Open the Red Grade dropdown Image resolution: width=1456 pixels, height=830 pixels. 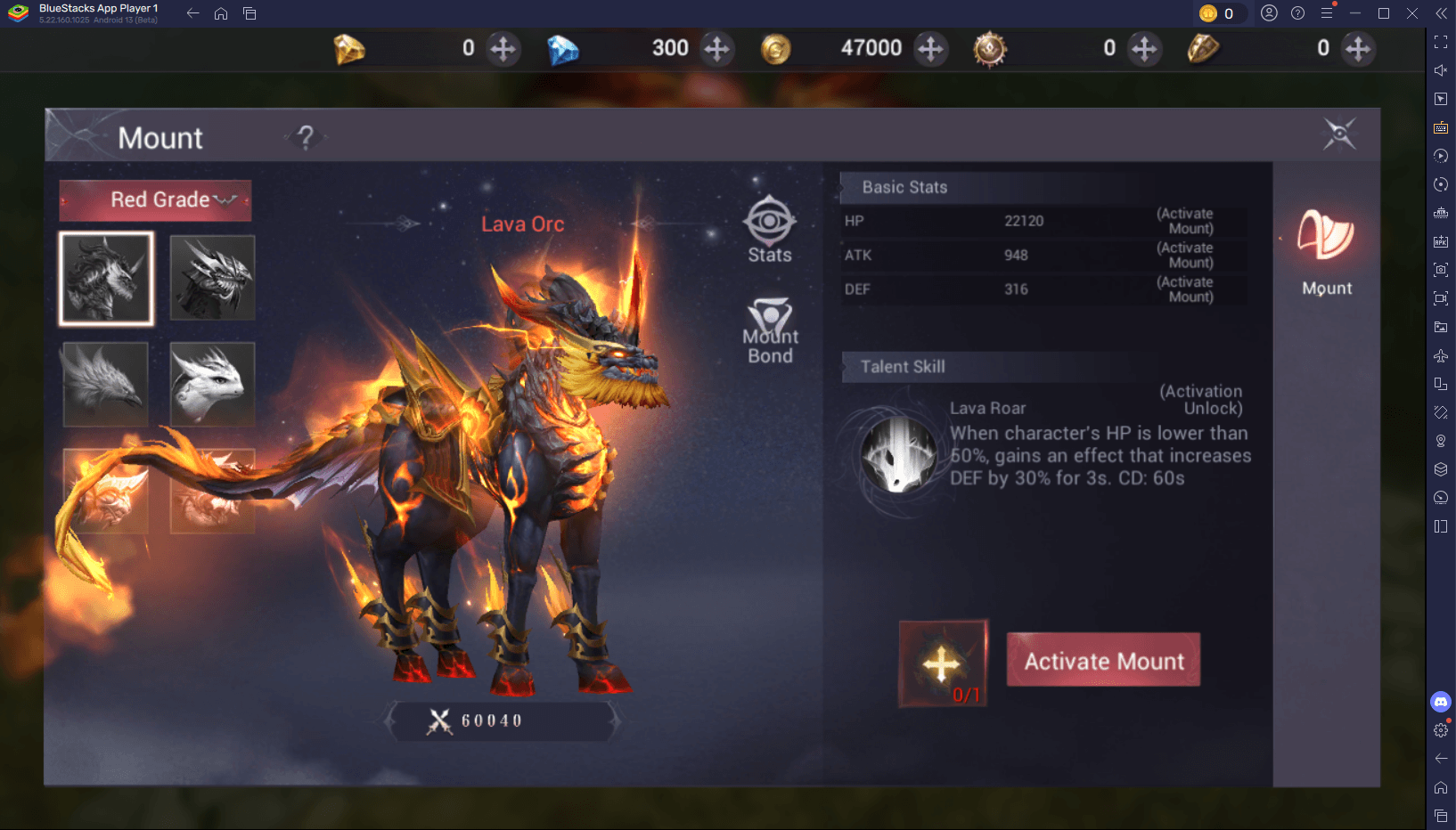pyautogui.click(x=156, y=200)
